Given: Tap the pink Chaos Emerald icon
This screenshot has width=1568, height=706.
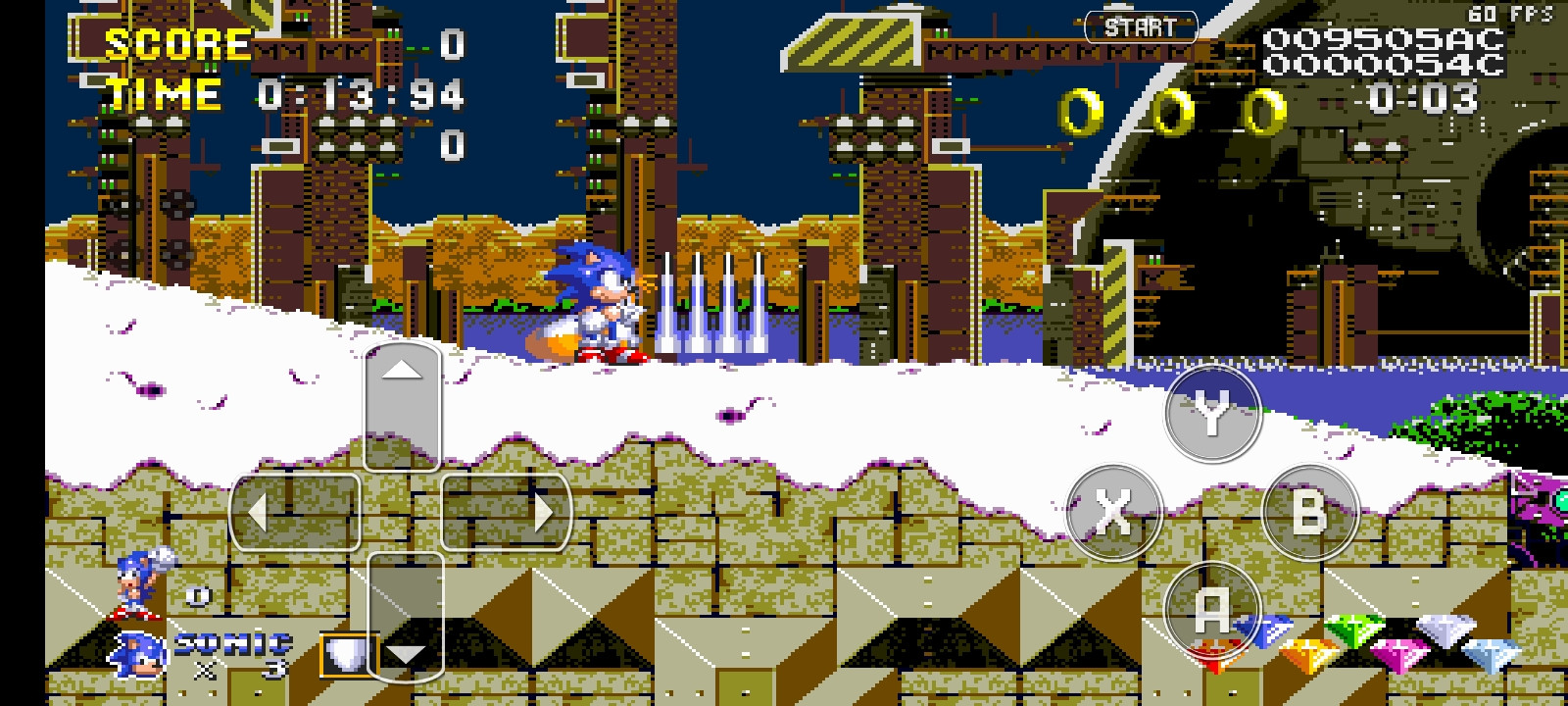Looking at the screenshot, I should 1399,652.
